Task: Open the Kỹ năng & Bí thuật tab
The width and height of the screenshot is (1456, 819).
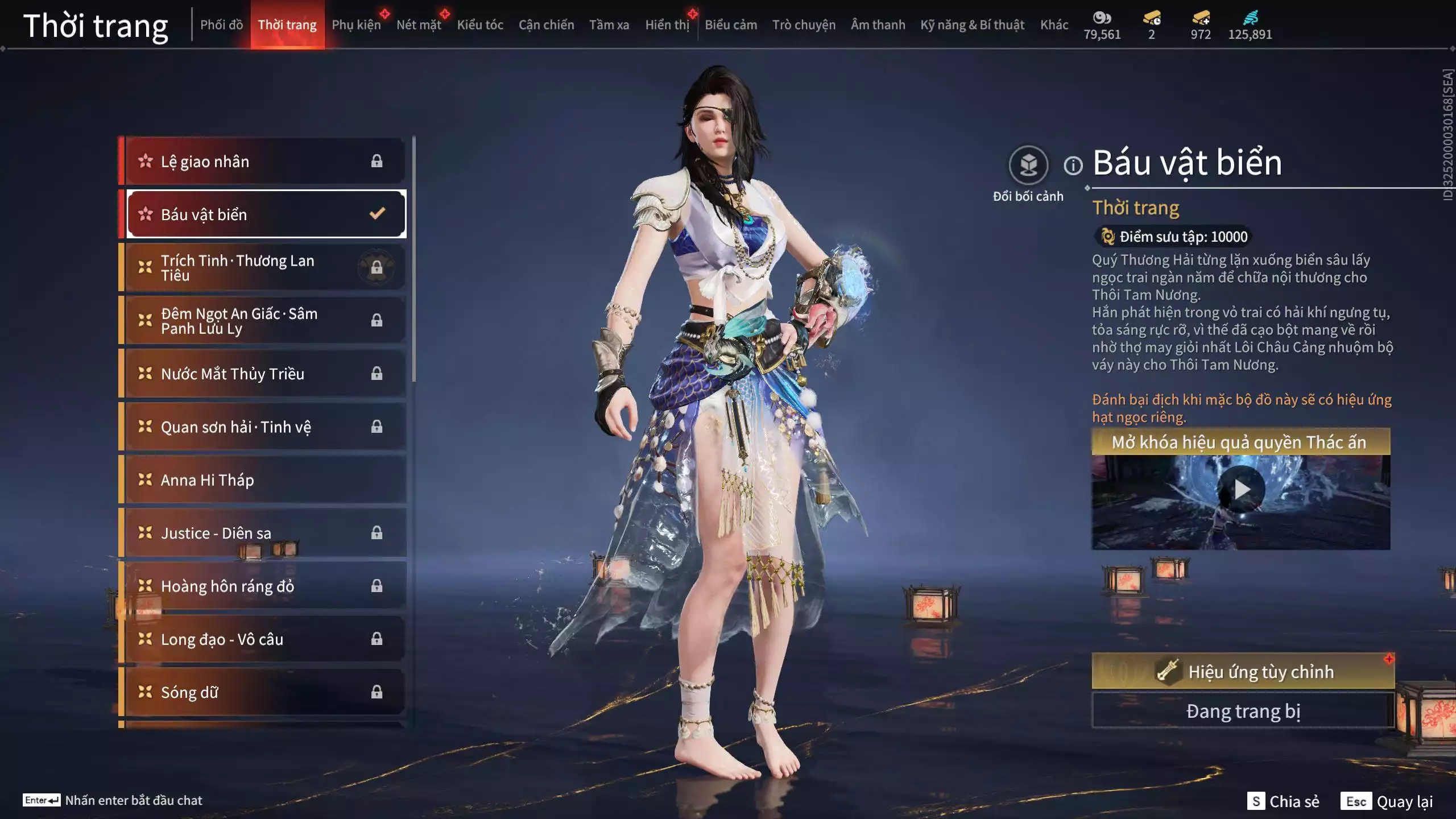Action: [x=972, y=25]
